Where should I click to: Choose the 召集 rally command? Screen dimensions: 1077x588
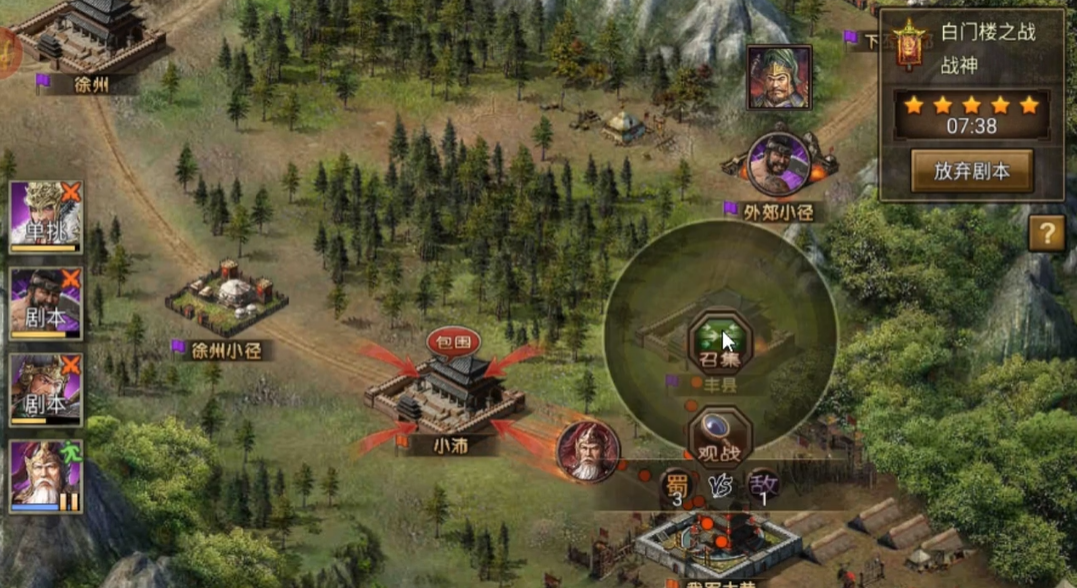(719, 342)
